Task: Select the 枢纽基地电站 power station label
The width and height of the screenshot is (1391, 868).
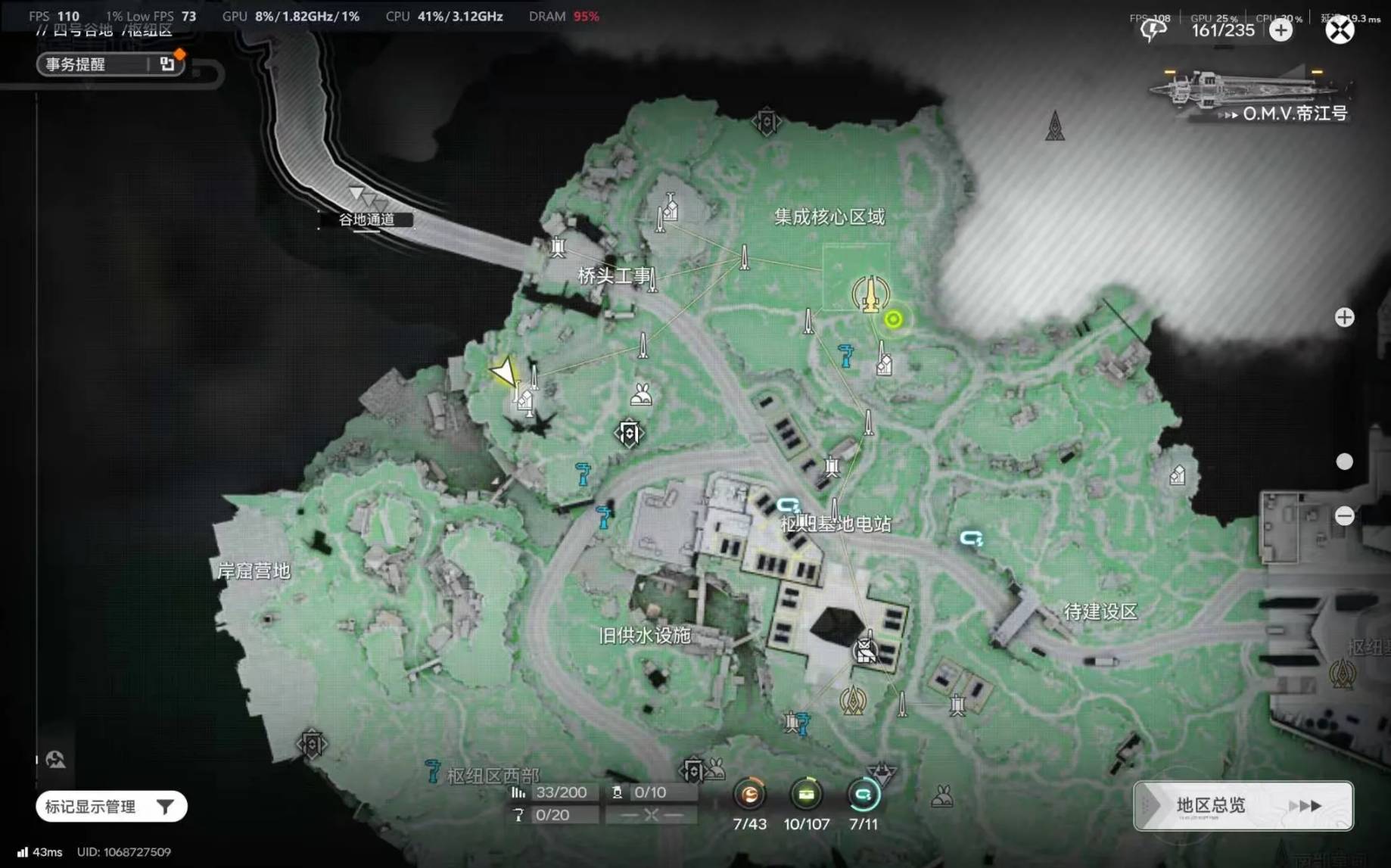Action: 836,524
